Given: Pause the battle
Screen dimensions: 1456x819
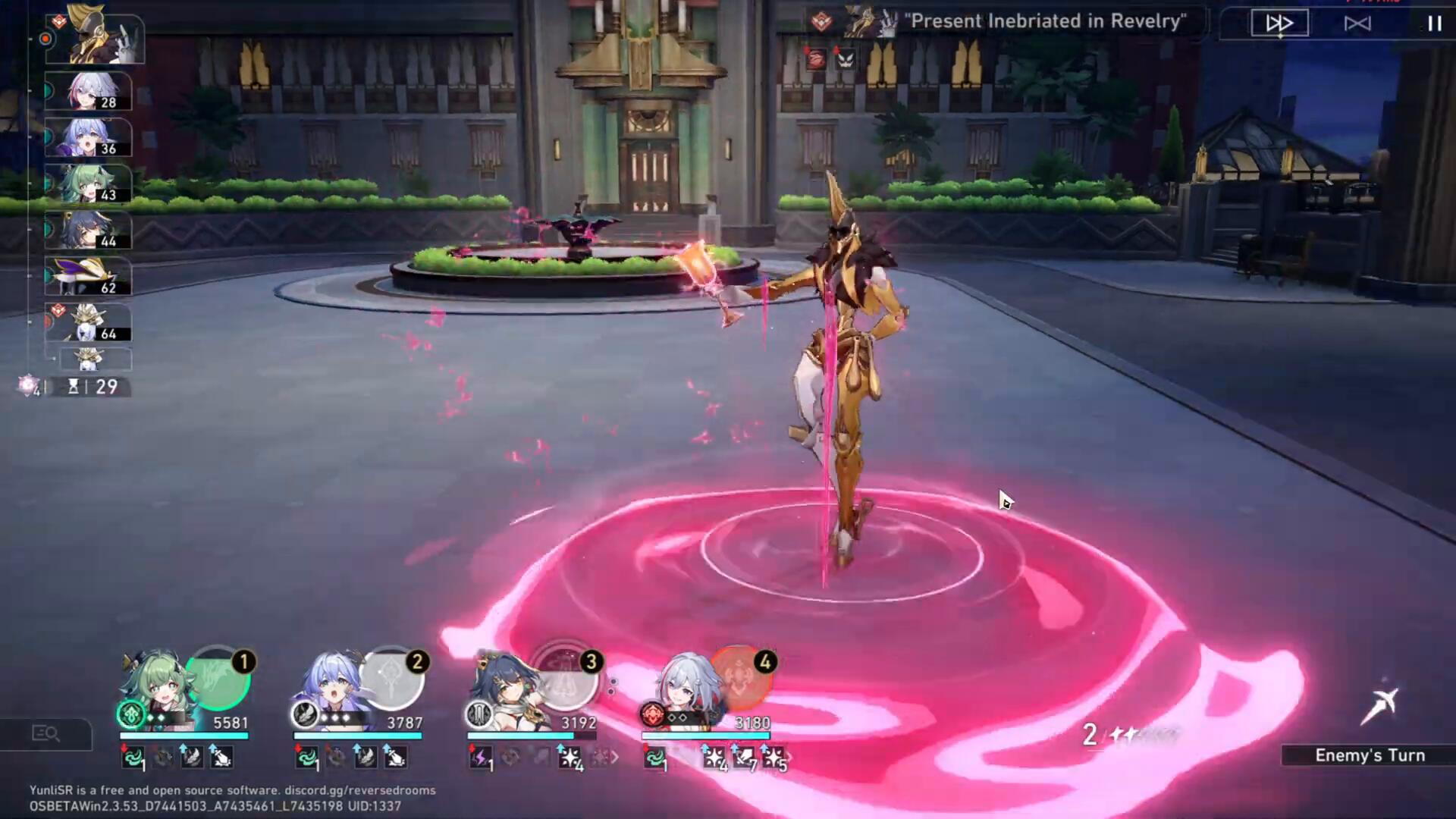Looking at the screenshot, I should tap(1434, 24).
